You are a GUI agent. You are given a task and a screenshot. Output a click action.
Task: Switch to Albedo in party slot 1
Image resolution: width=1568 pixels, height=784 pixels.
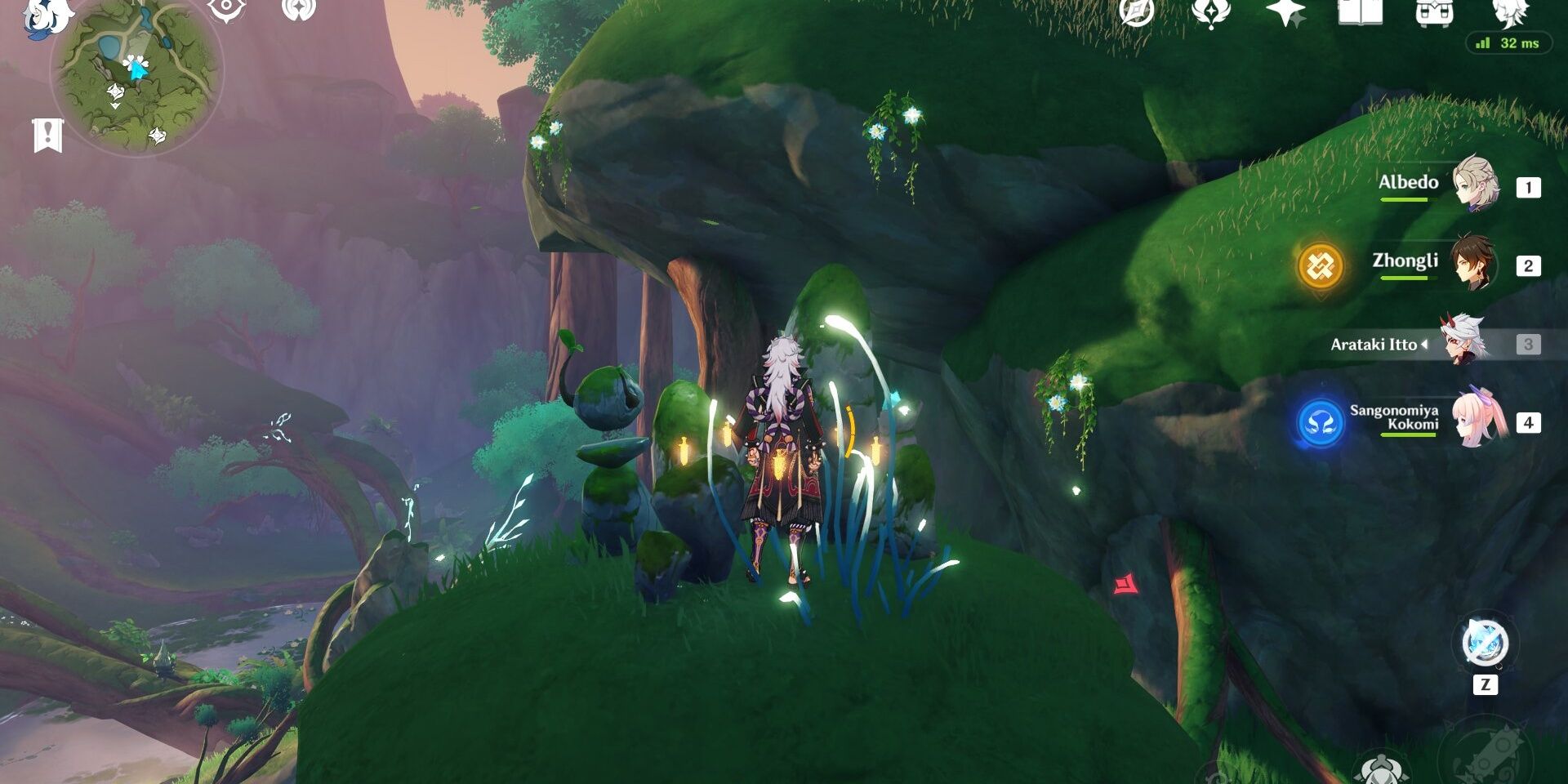(x=1530, y=185)
